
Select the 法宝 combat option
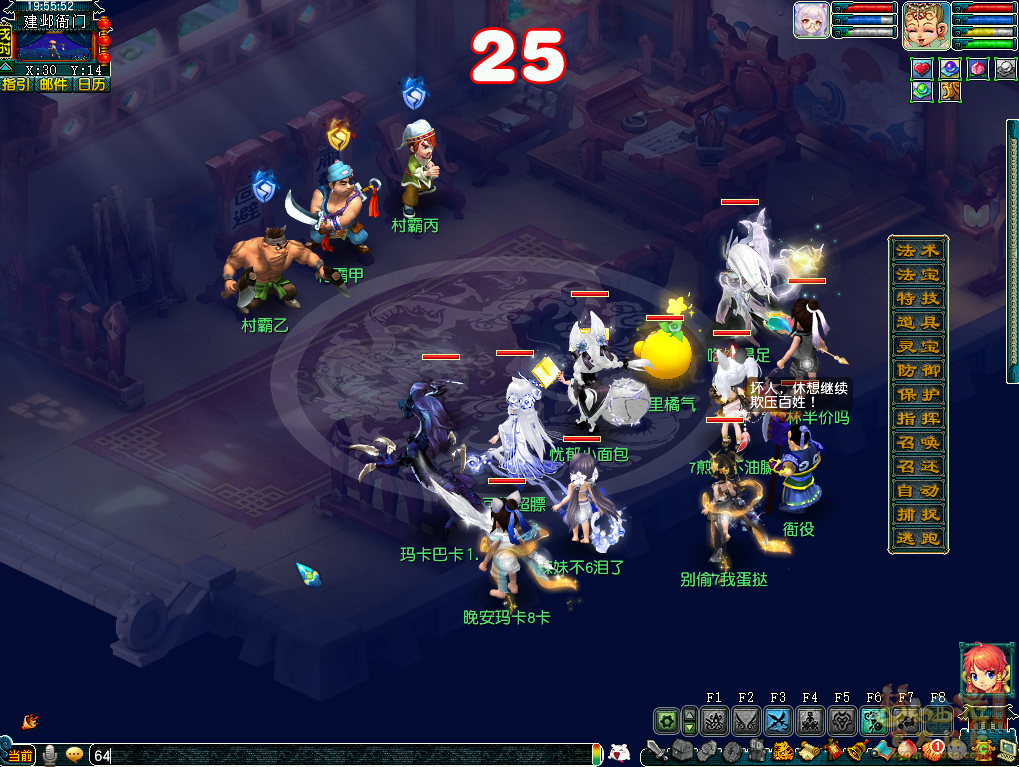tap(917, 274)
